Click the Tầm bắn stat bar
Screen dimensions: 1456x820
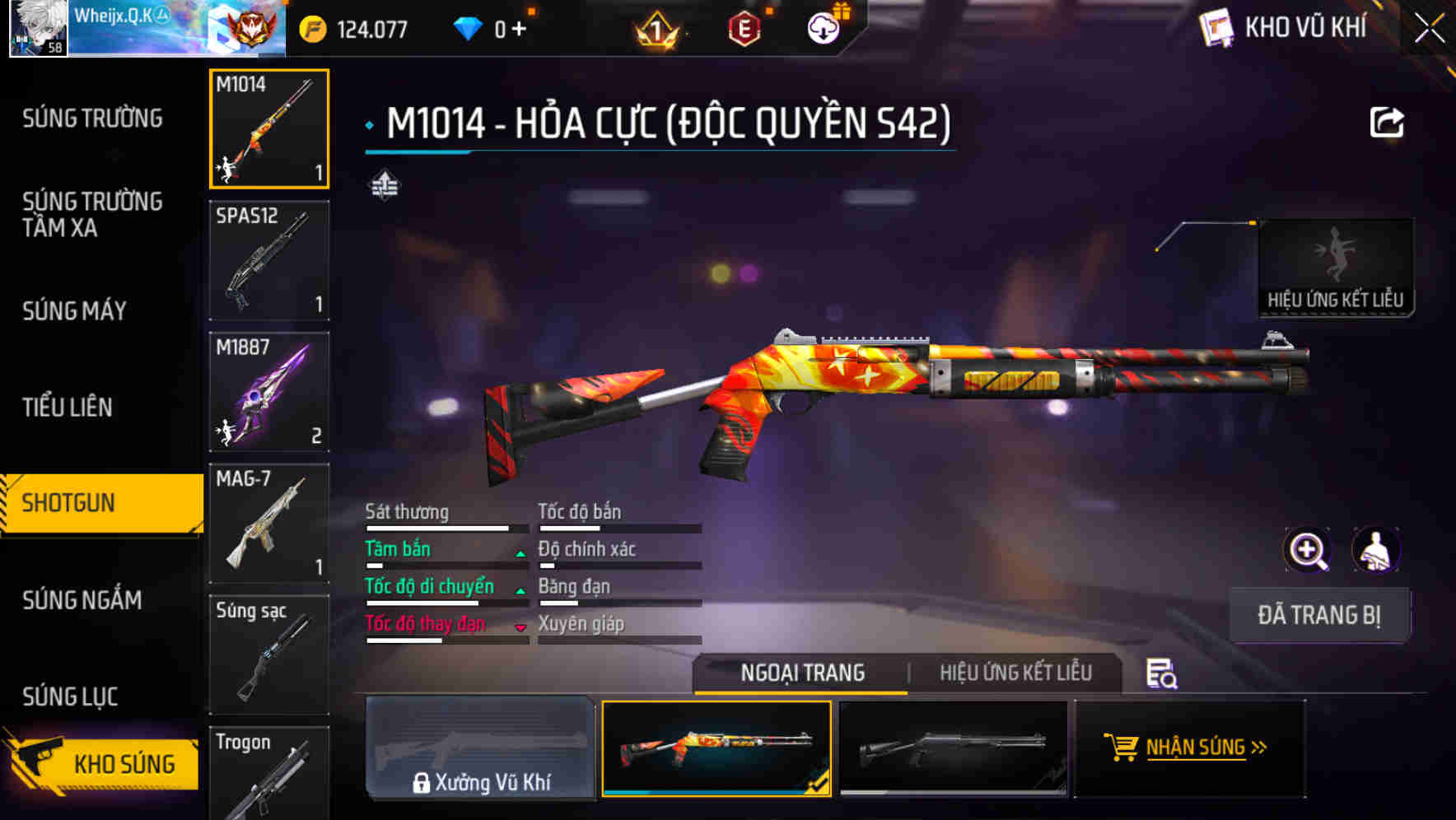coord(445,556)
